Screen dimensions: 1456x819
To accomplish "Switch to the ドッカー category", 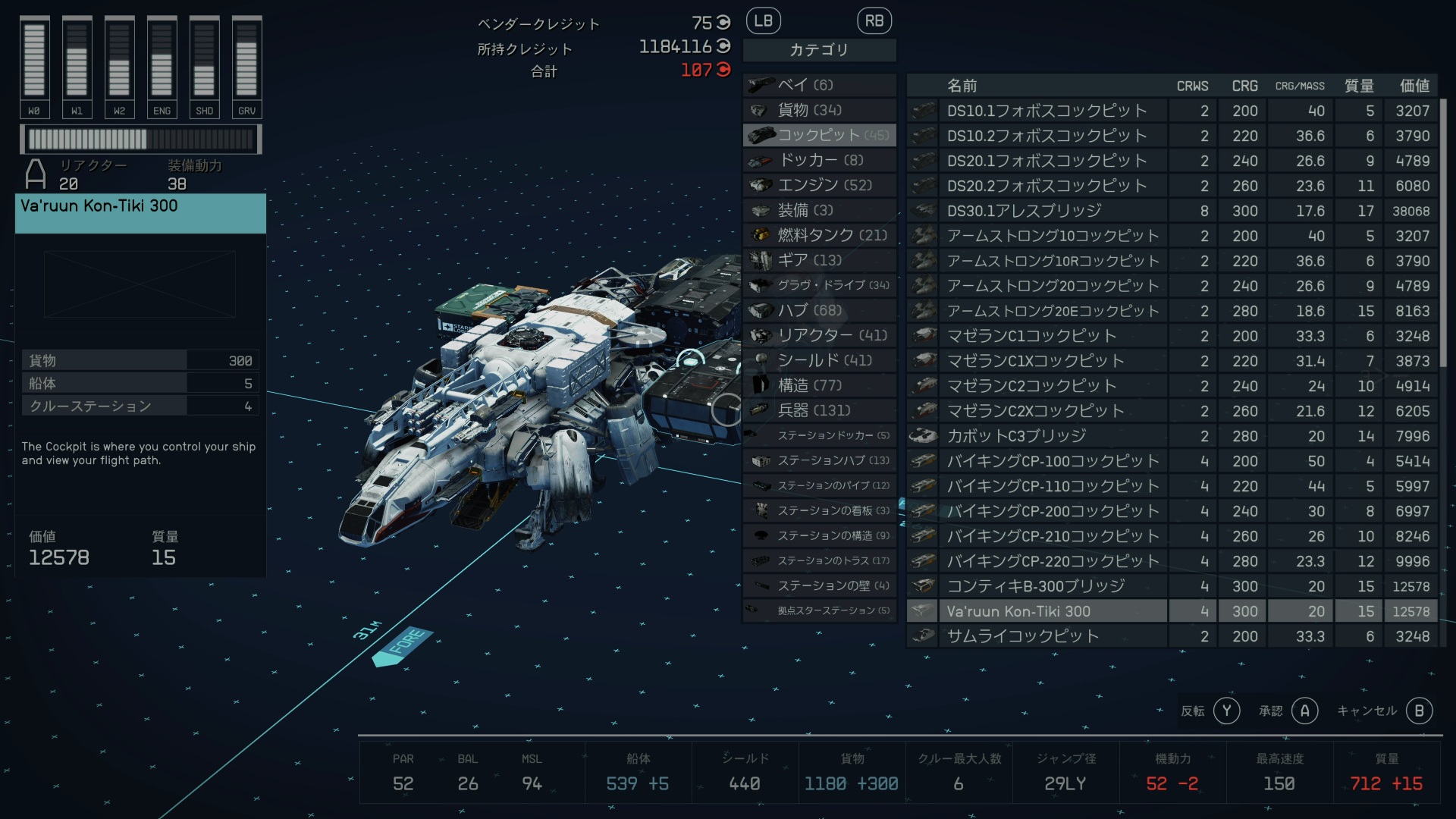I will (x=819, y=160).
